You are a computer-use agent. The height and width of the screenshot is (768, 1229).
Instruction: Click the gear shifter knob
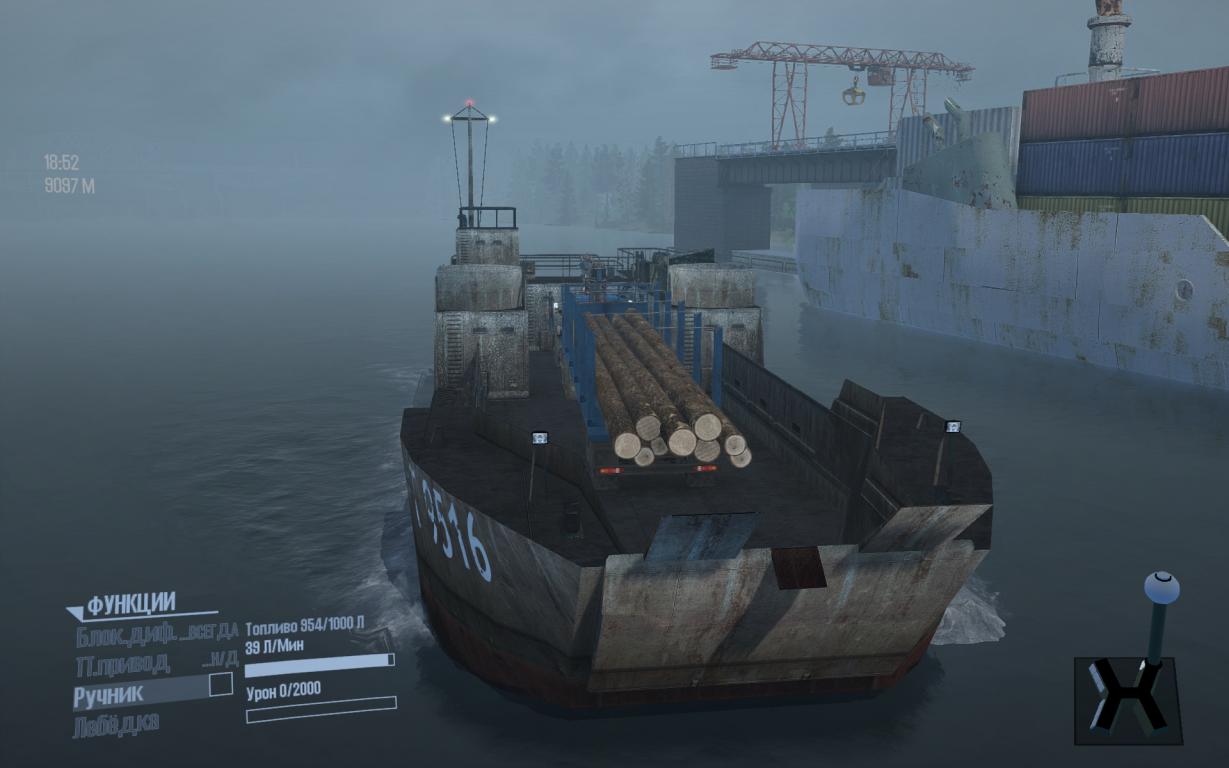1161,587
